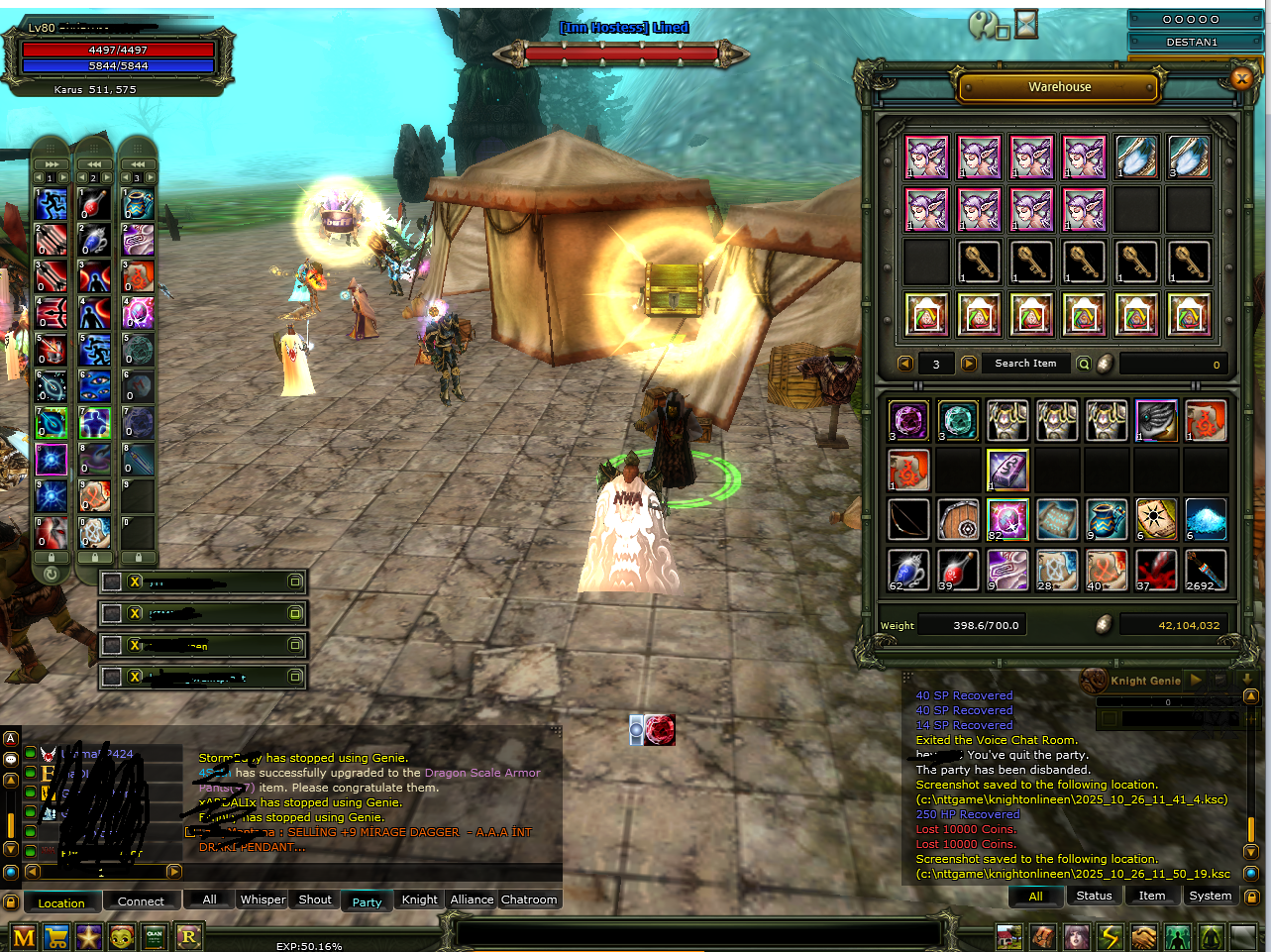Viewport: 1271px width, 952px height.
Task: Open the shopping cart store icon
Action: pyautogui.click(x=56, y=936)
